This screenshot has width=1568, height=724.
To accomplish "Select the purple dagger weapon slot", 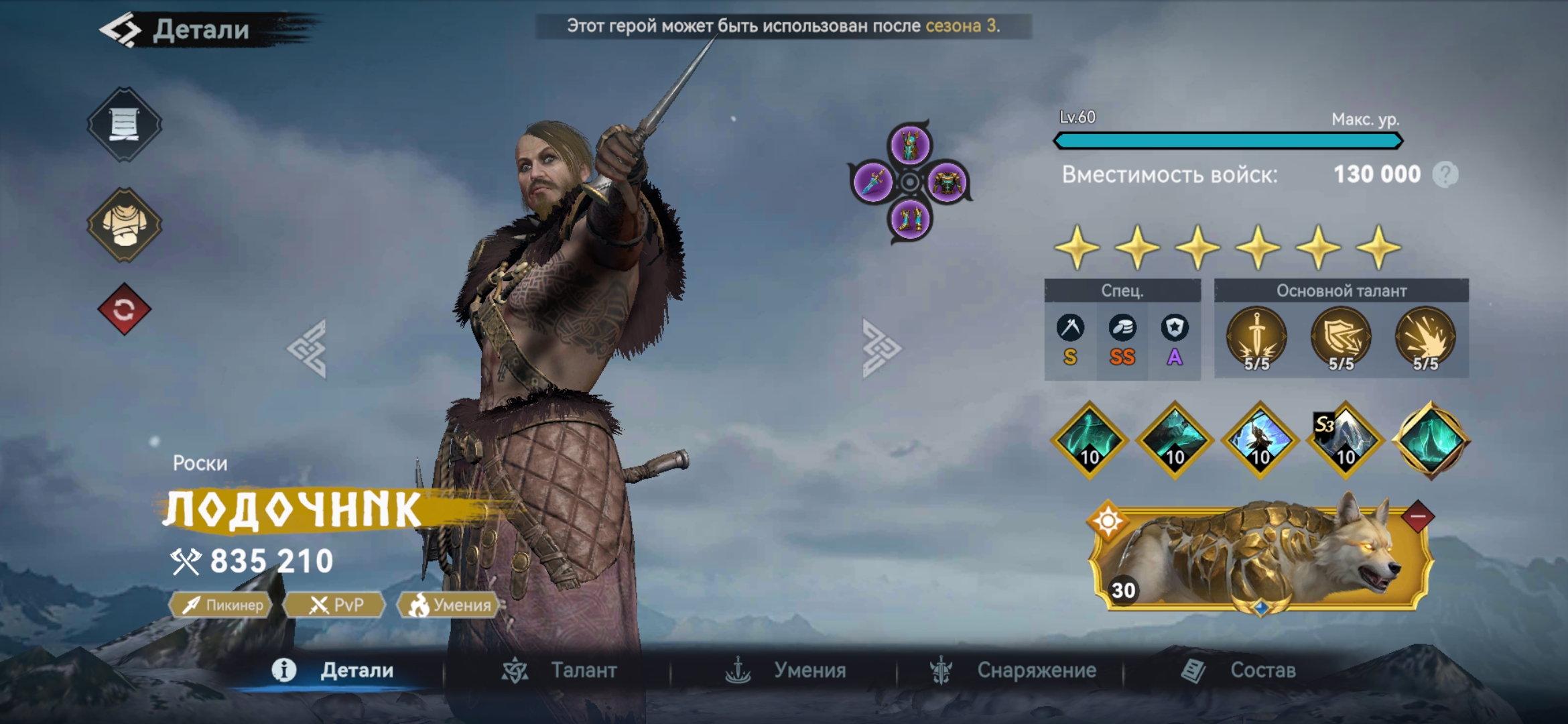I will click(873, 182).
